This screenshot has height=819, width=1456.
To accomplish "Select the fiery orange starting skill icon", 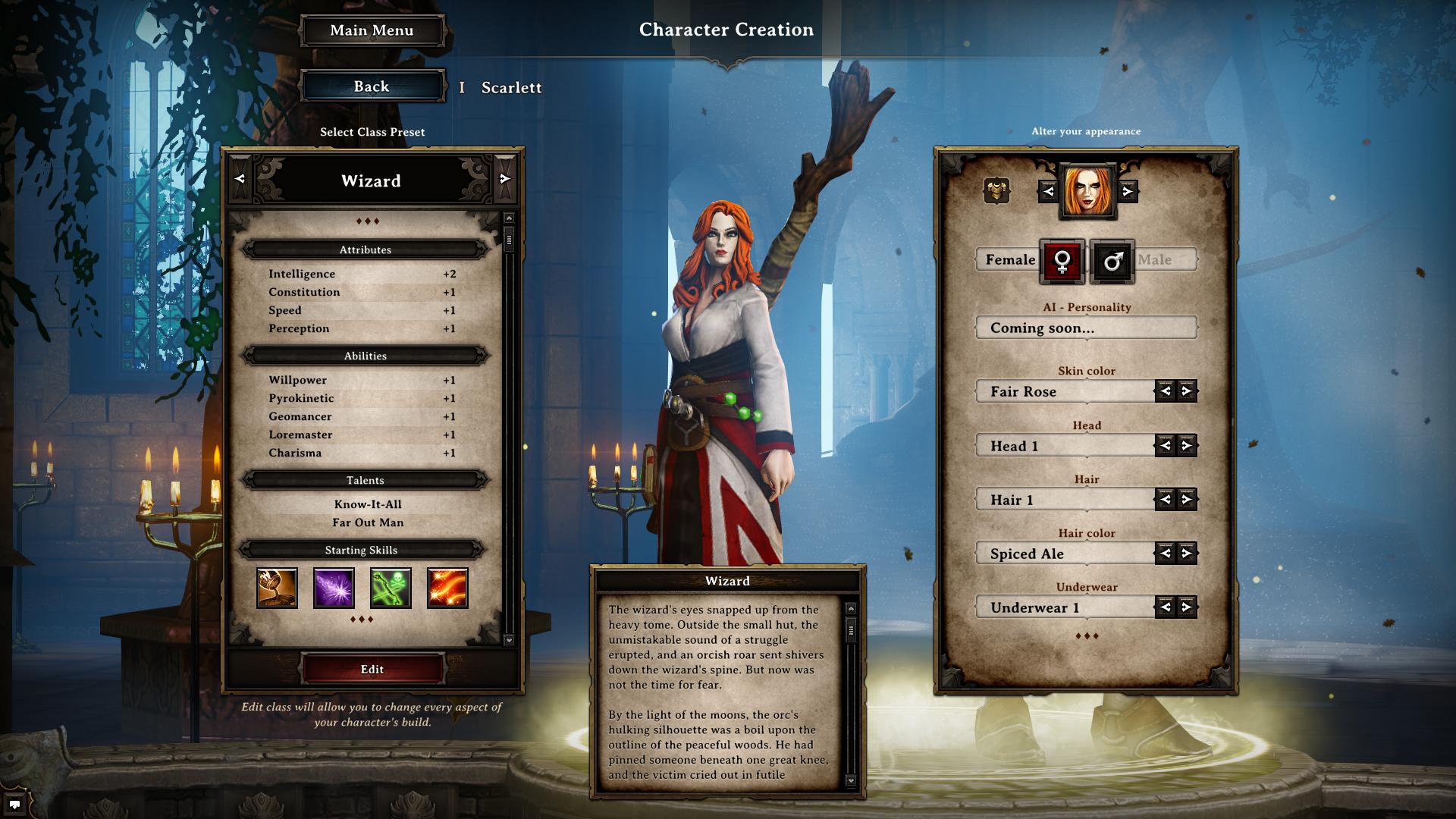I will click(447, 588).
